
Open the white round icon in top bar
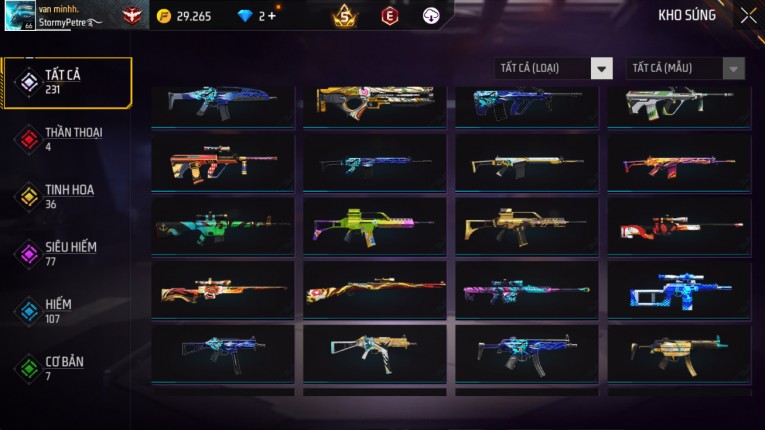(x=431, y=15)
